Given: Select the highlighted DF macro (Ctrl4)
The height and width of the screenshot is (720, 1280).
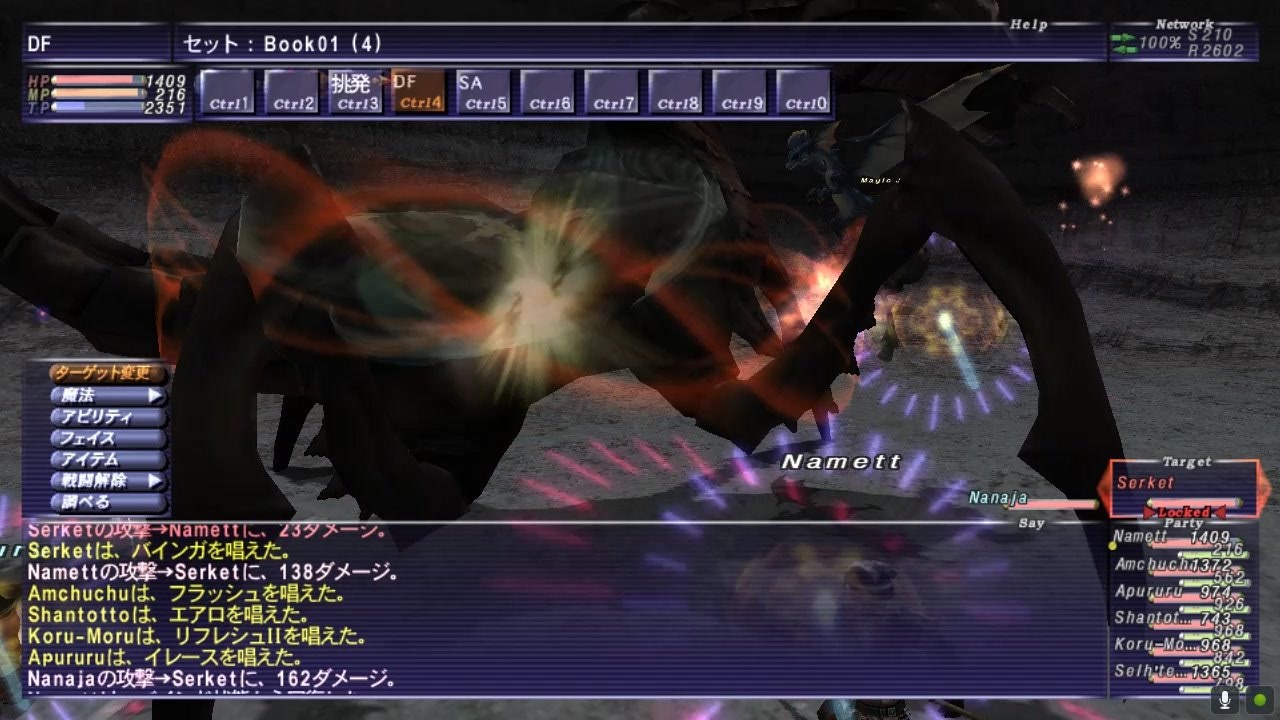Looking at the screenshot, I should click(417, 90).
